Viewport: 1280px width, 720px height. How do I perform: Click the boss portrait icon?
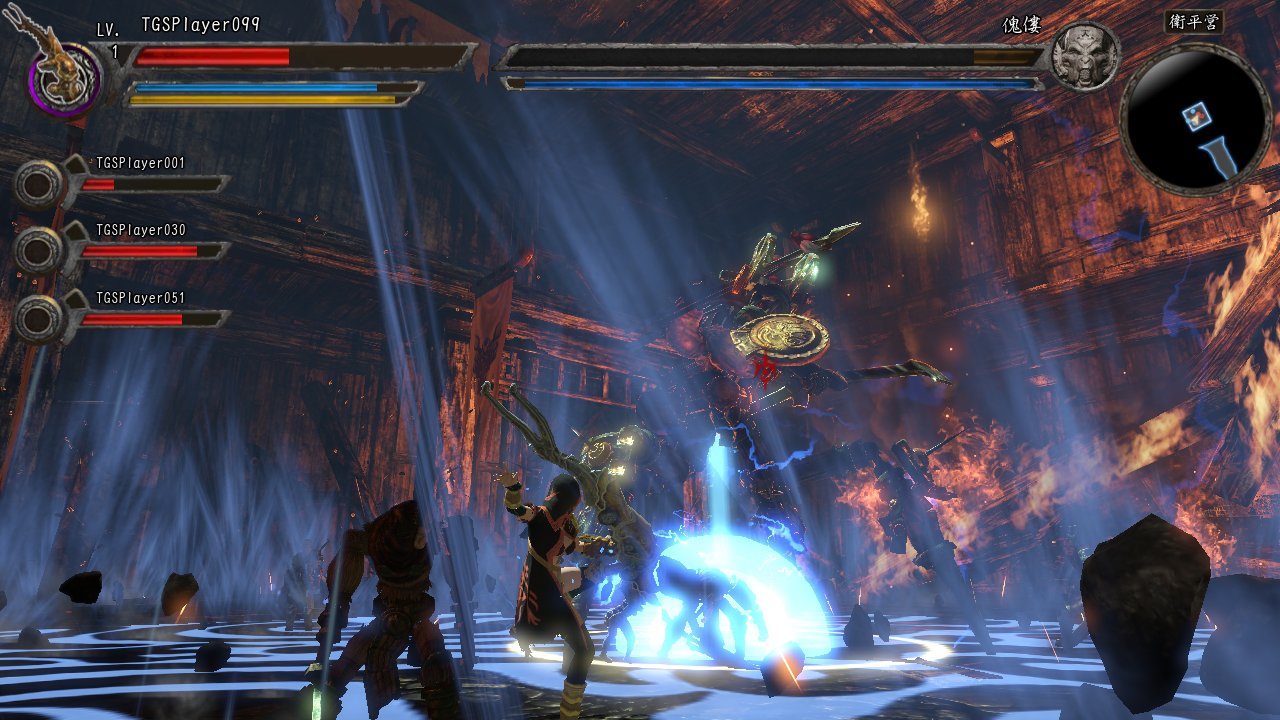tap(1085, 56)
